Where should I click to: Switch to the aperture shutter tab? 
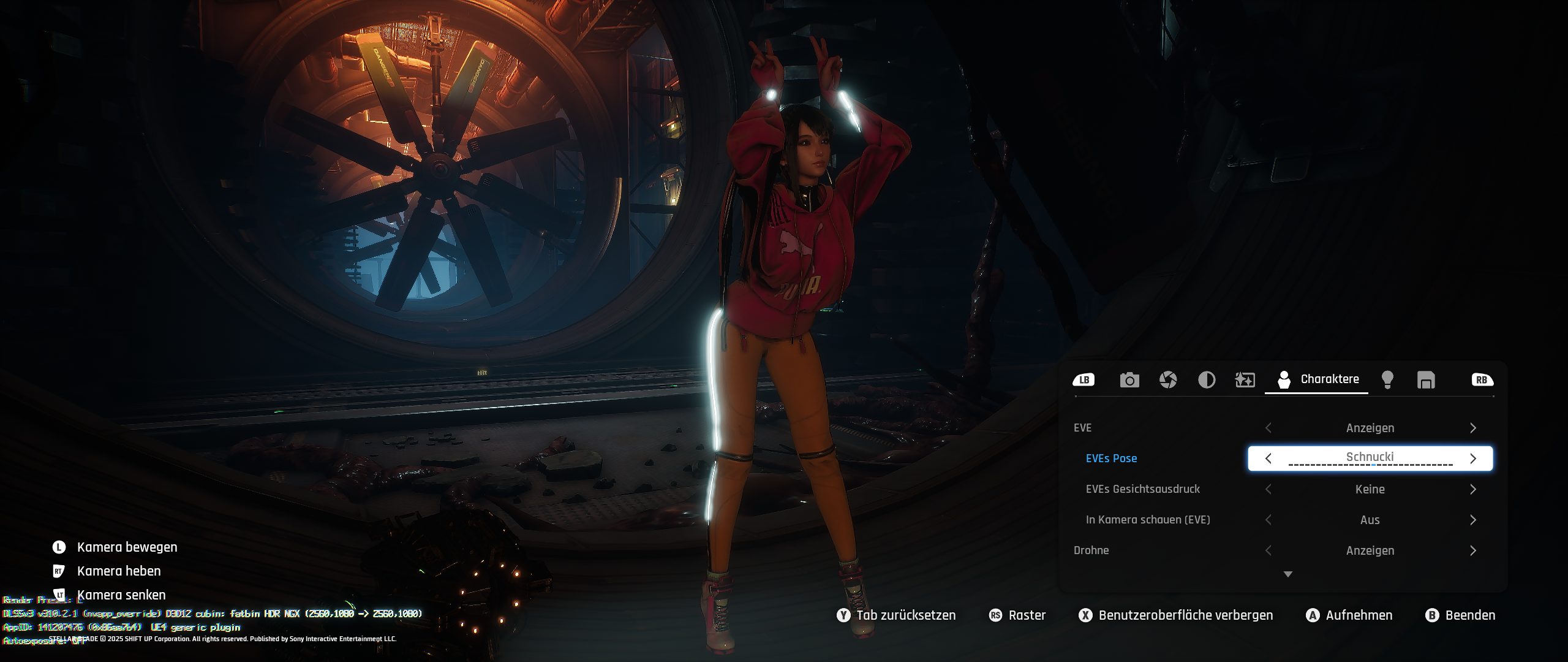click(x=1168, y=380)
